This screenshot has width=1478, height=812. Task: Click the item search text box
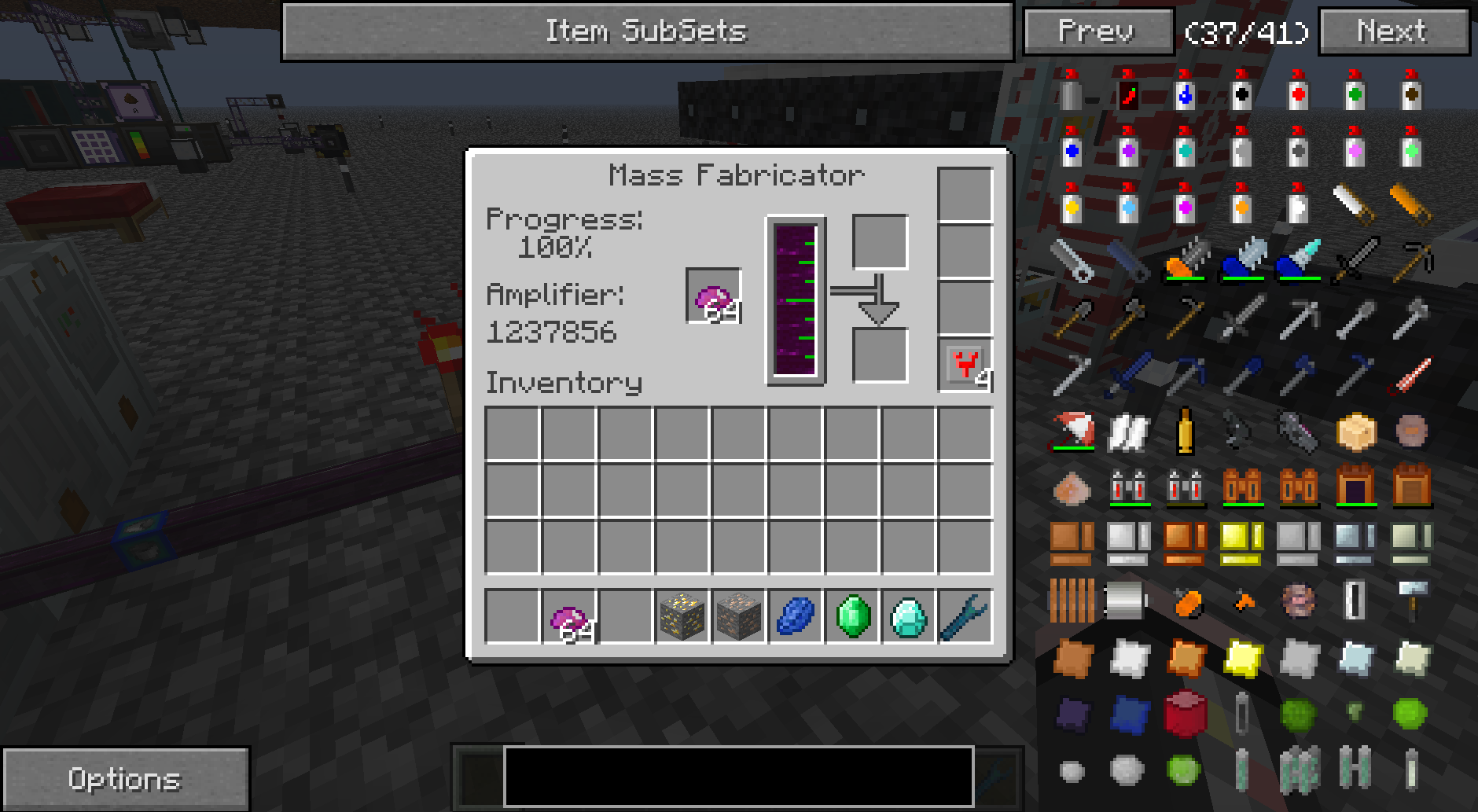pyautogui.click(x=738, y=777)
